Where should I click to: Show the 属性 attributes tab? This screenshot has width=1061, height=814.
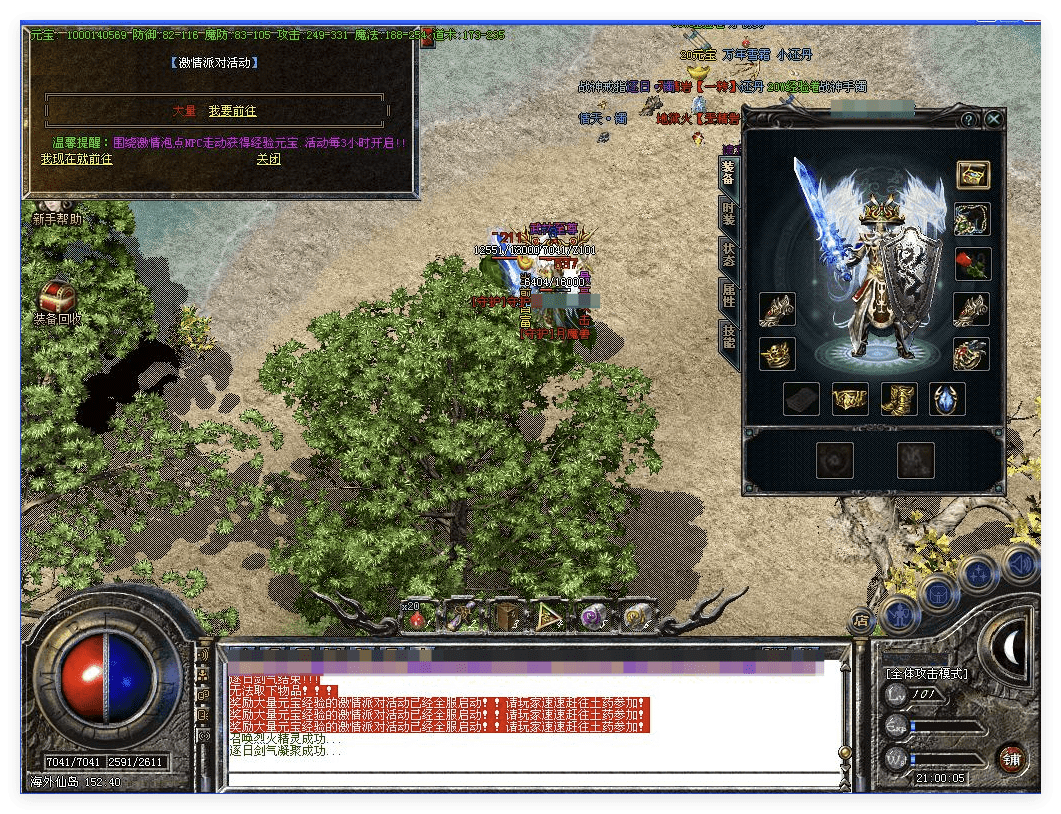click(x=729, y=293)
